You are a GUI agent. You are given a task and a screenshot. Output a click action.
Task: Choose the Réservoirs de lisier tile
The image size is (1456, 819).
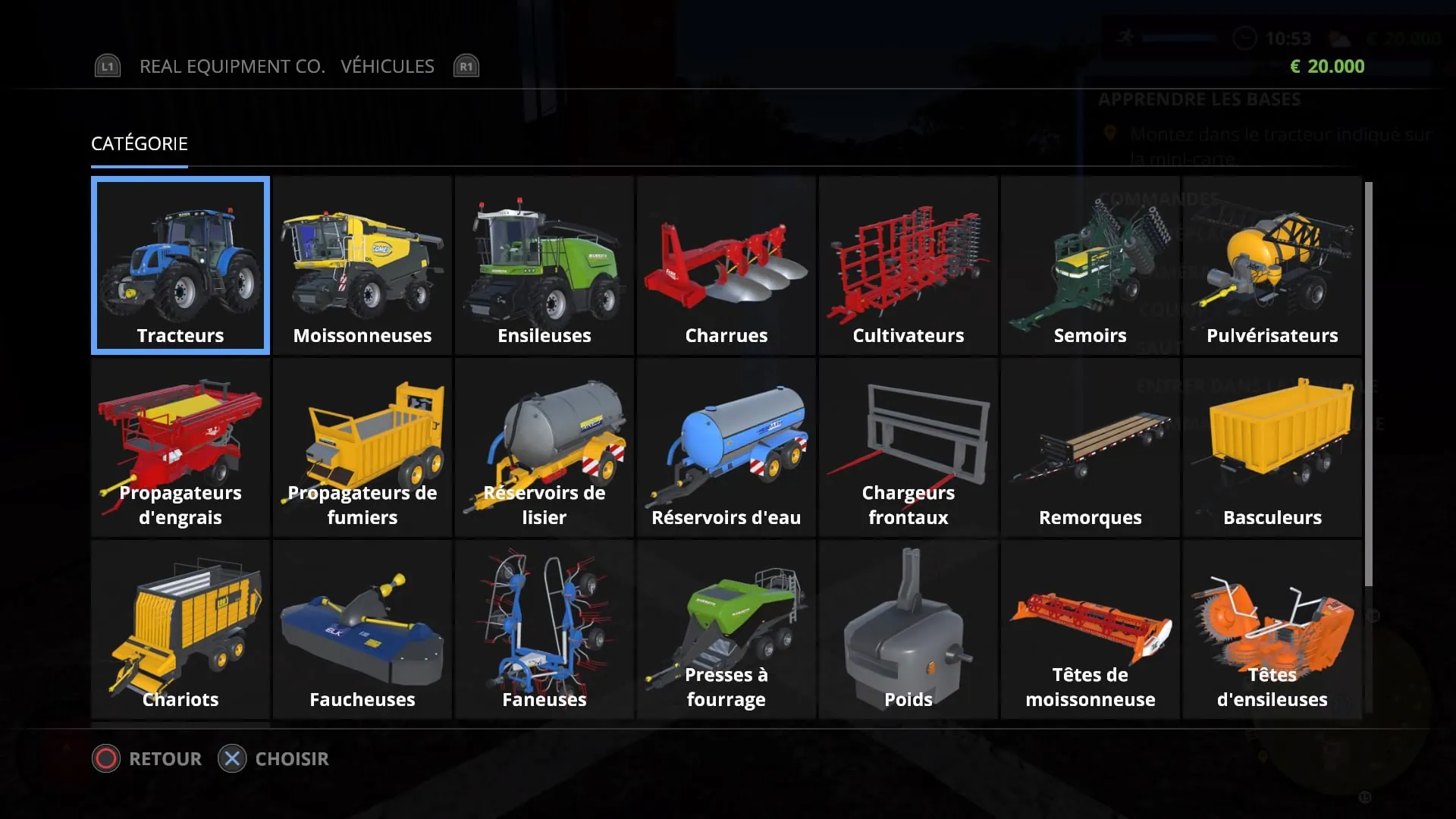click(544, 447)
